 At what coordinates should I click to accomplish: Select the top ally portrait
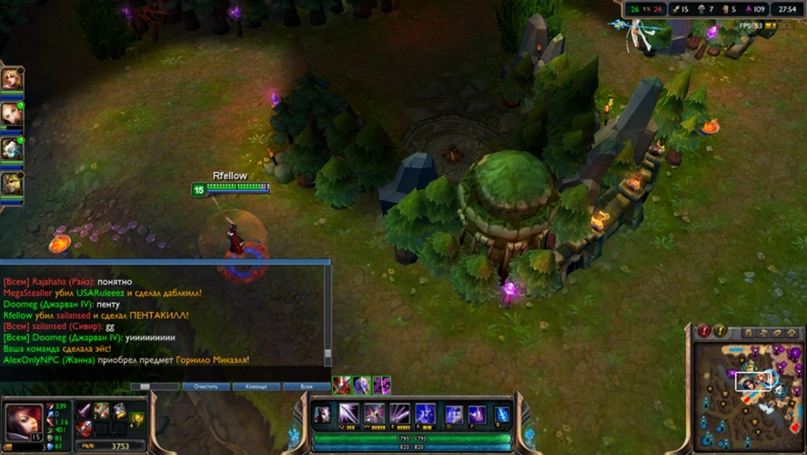coord(11,78)
